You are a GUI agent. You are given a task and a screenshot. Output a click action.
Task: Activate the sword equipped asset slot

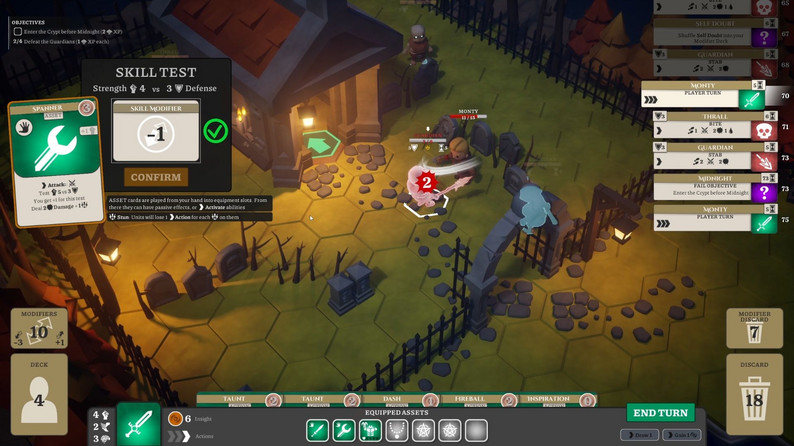317,430
